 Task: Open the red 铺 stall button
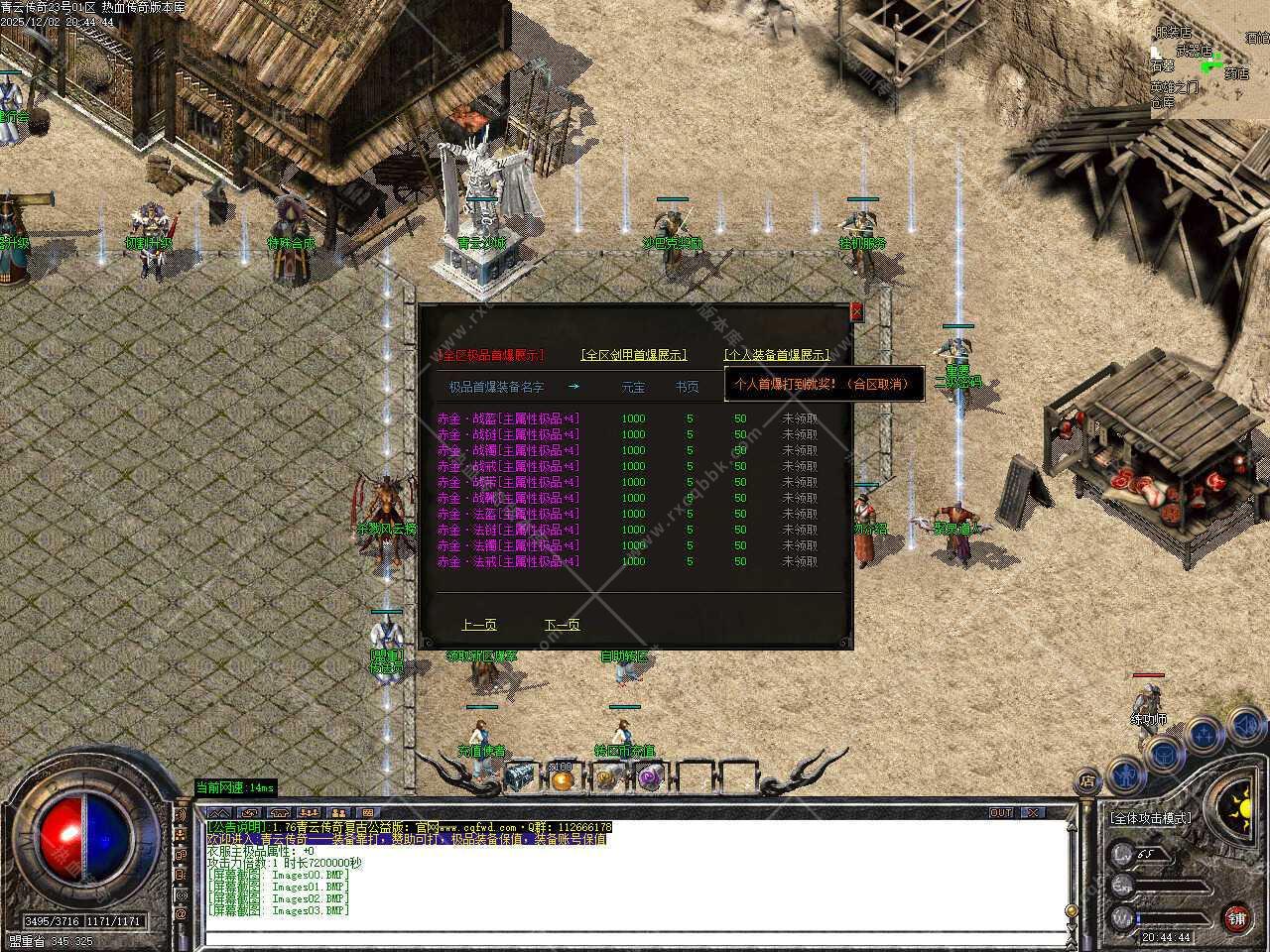coord(1236,917)
